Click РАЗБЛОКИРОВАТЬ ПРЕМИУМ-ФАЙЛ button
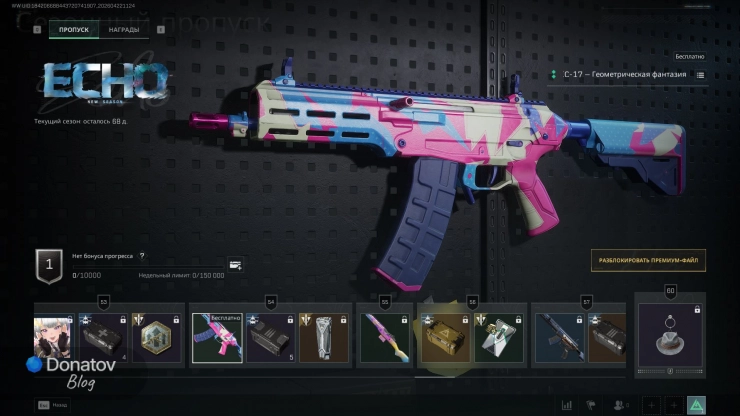 (x=648, y=260)
